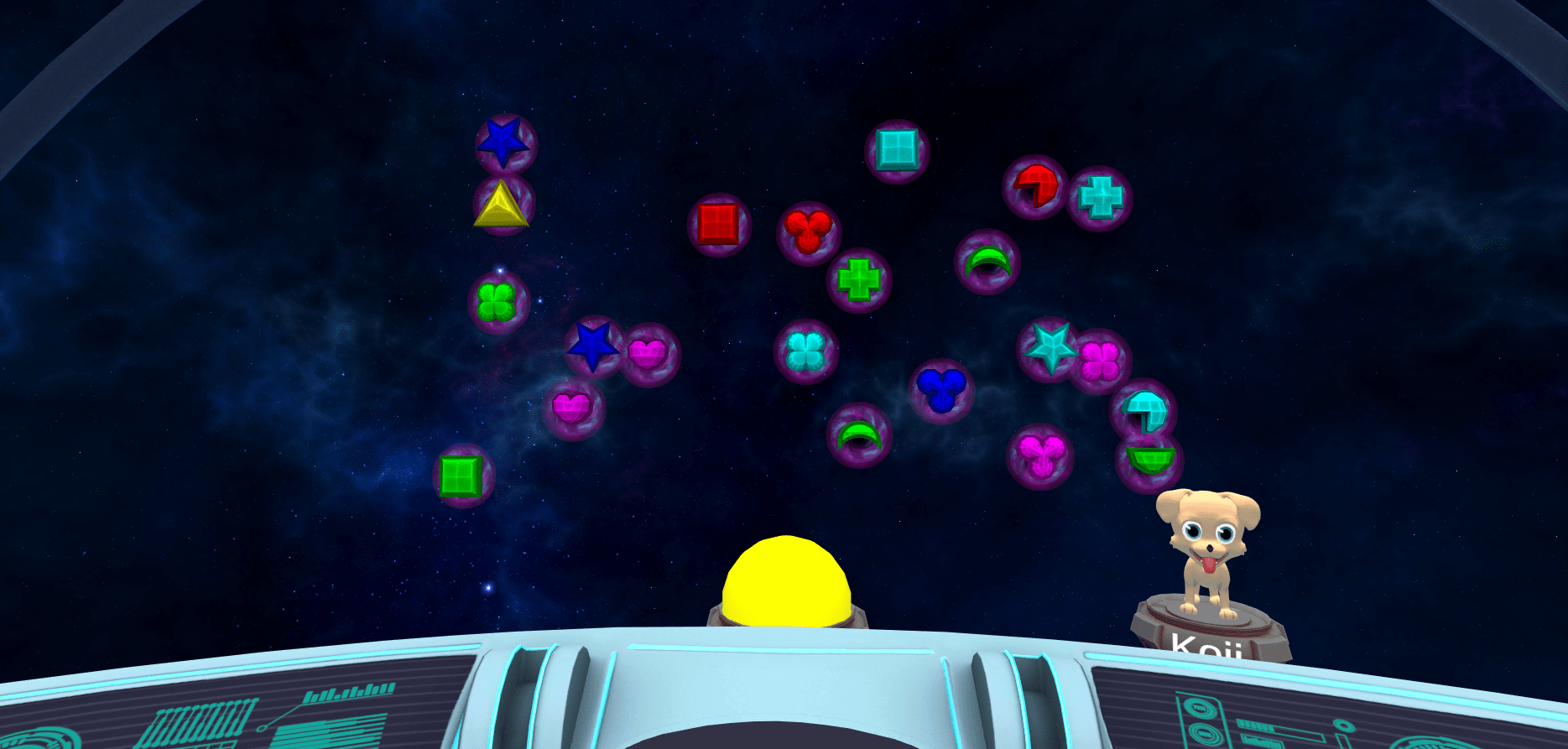Select the cyan four-leaf clover bubble

[805, 351]
